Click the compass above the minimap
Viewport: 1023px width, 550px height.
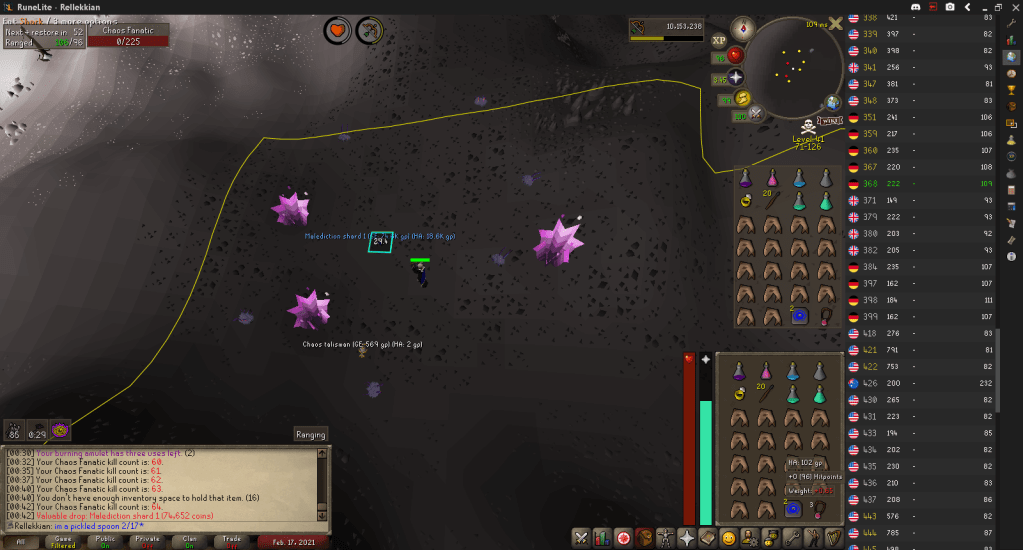click(743, 27)
